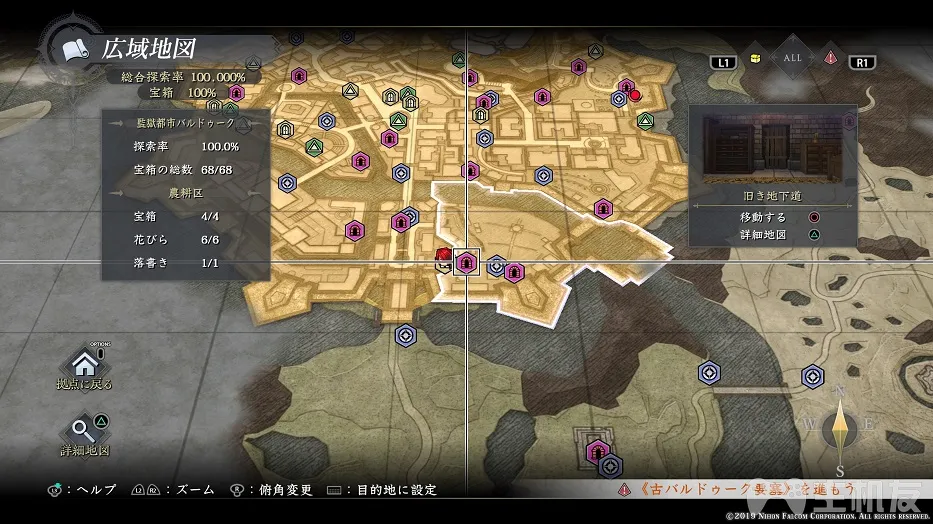Choose 移動する in the location popup

(x=772, y=216)
